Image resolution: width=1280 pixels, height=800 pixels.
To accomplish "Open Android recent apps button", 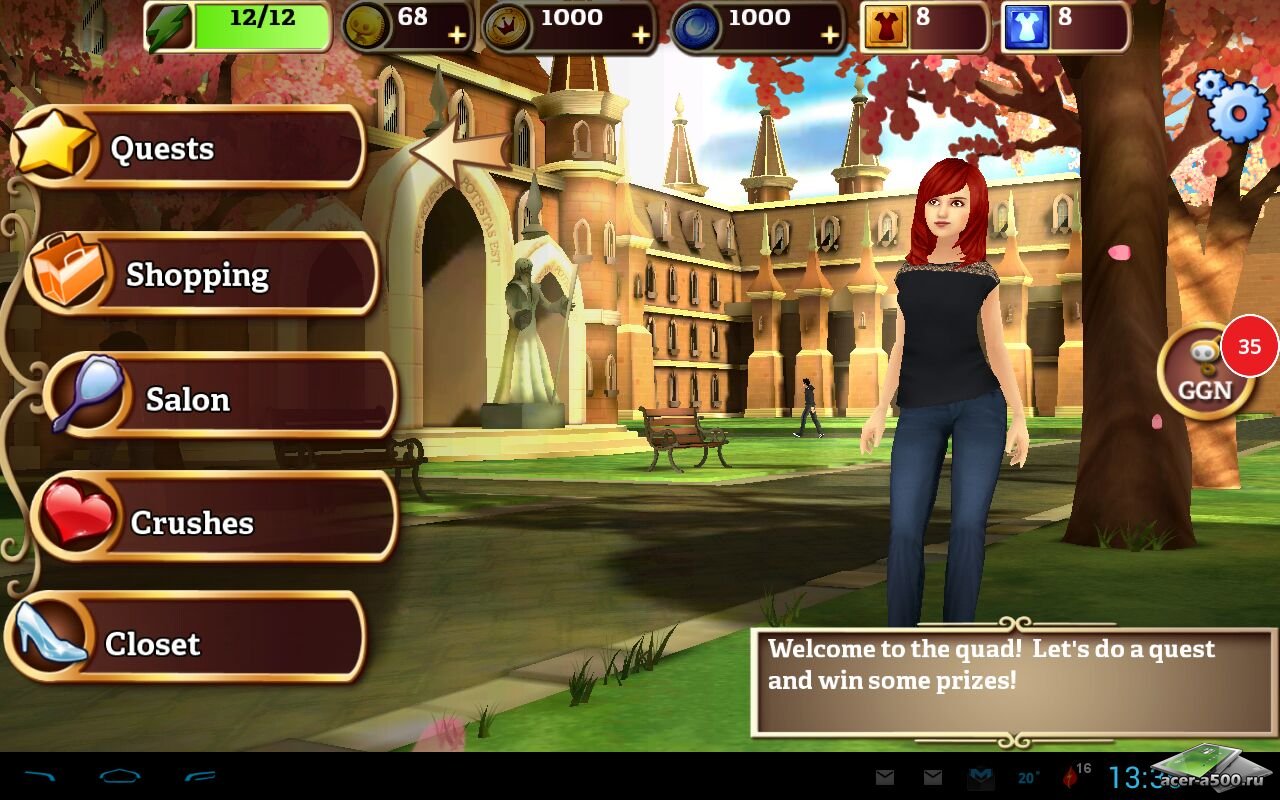I will 200,776.
